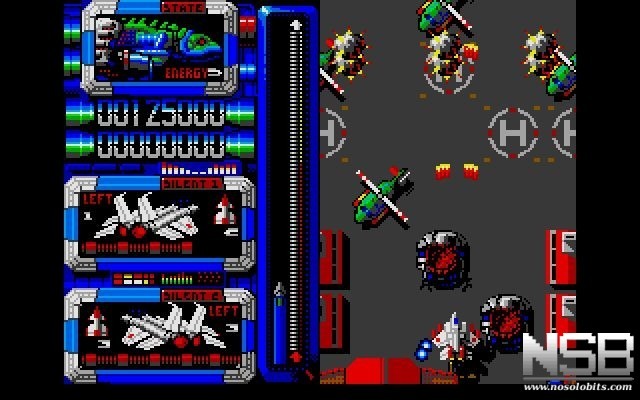Image resolution: width=640 pixels, height=400 pixels.
Task: Open the NSB nosolobits.com watermark
Action: pyautogui.click(x=577, y=360)
